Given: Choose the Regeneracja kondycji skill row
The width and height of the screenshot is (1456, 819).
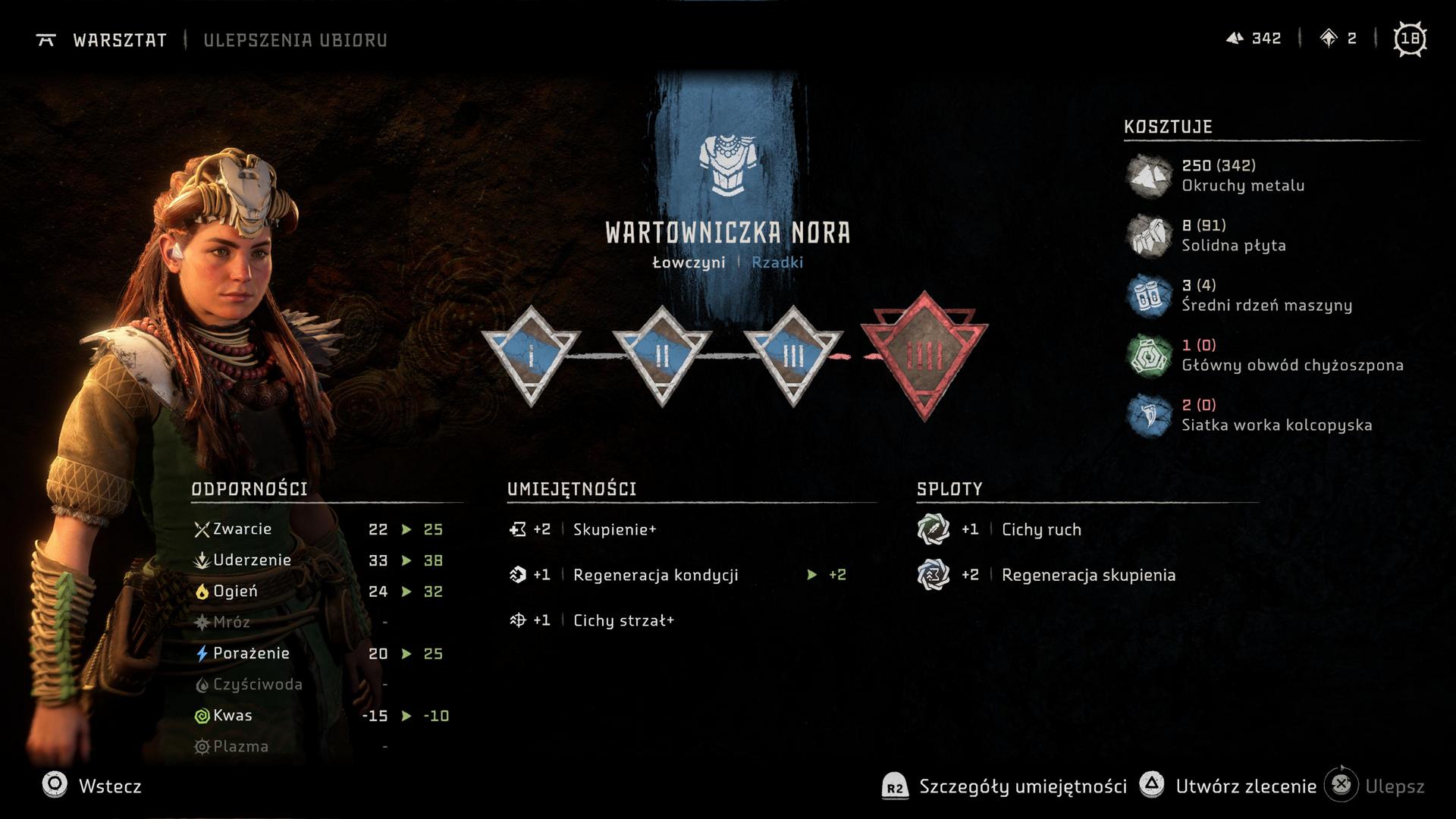Looking at the screenshot, I should pyautogui.click(x=655, y=575).
